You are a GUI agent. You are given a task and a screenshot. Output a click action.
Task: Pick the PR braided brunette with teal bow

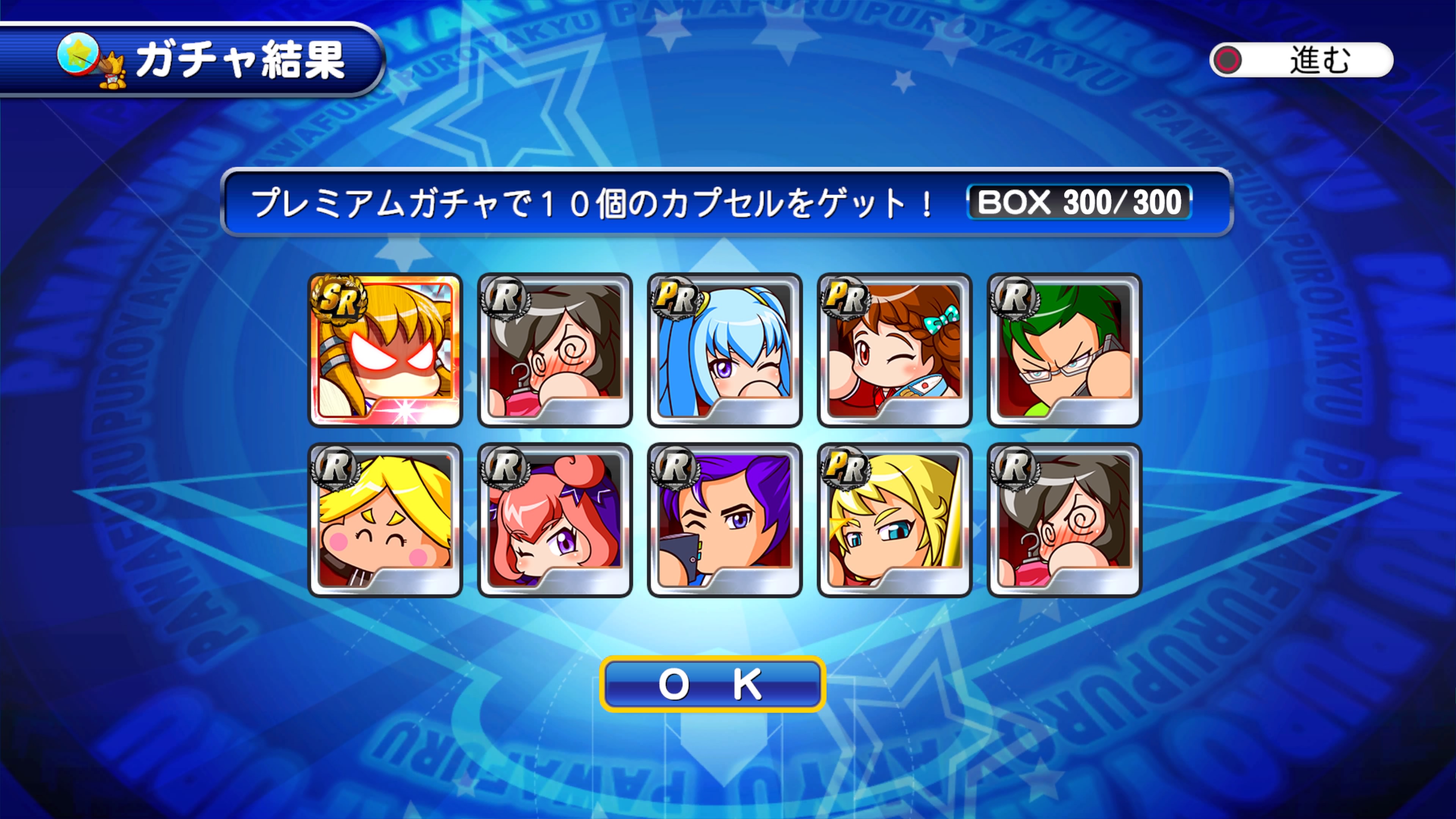pyautogui.click(x=894, y=350)
